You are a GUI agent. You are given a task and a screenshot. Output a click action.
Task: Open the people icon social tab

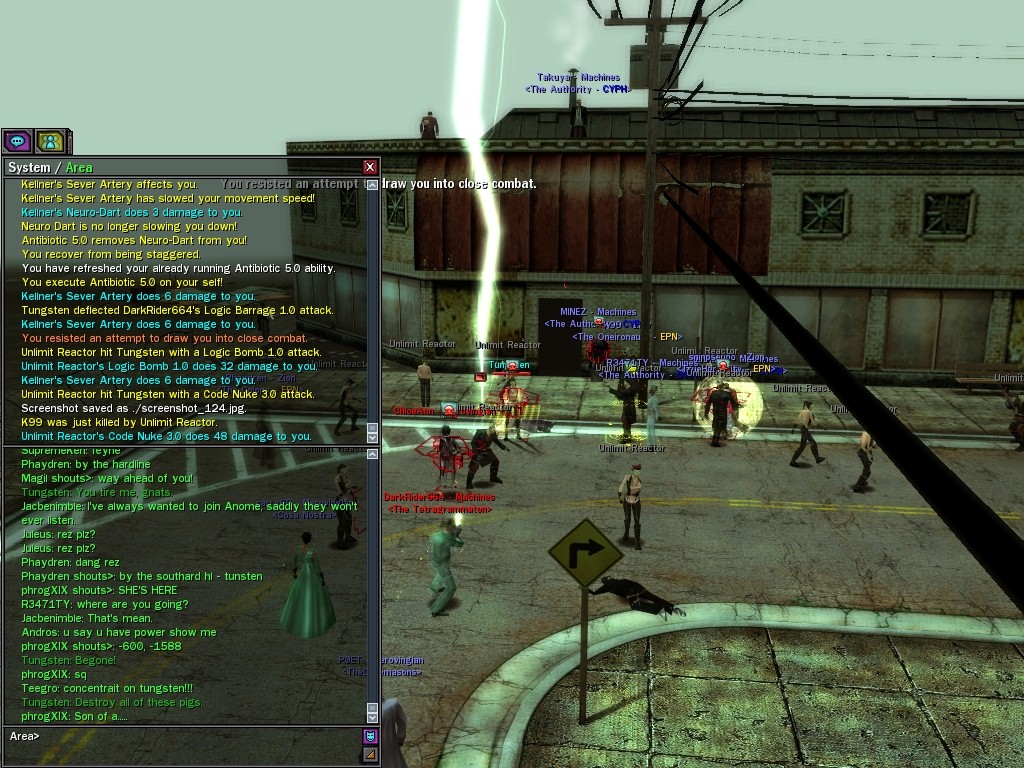coord(50,142)
